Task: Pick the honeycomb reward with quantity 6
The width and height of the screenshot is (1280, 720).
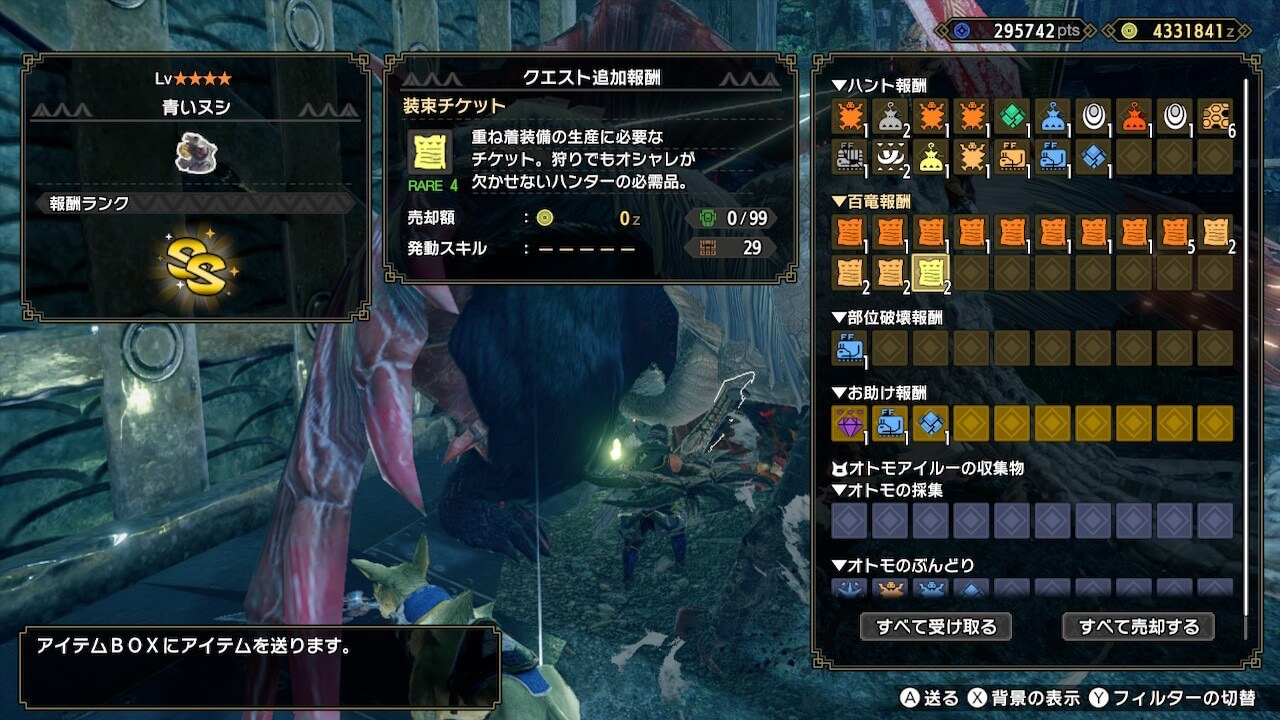Action: pos(1216,116)
